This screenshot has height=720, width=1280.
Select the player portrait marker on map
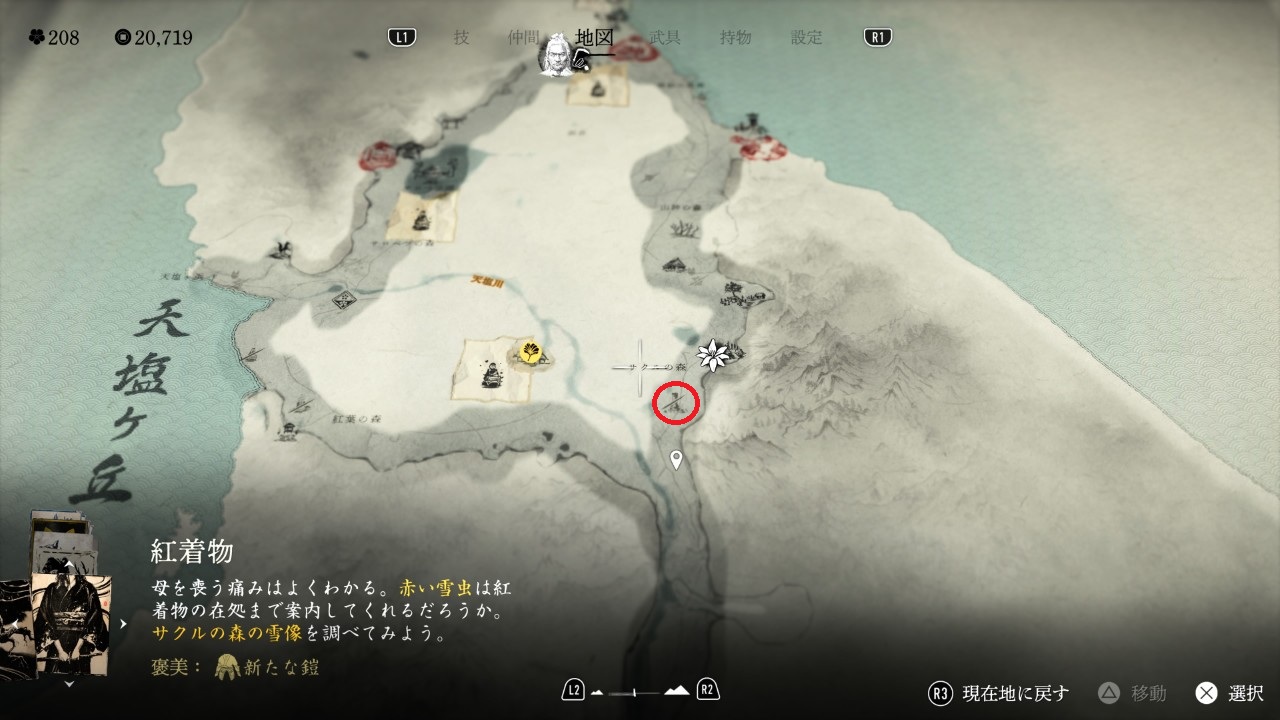coord(555,56)
